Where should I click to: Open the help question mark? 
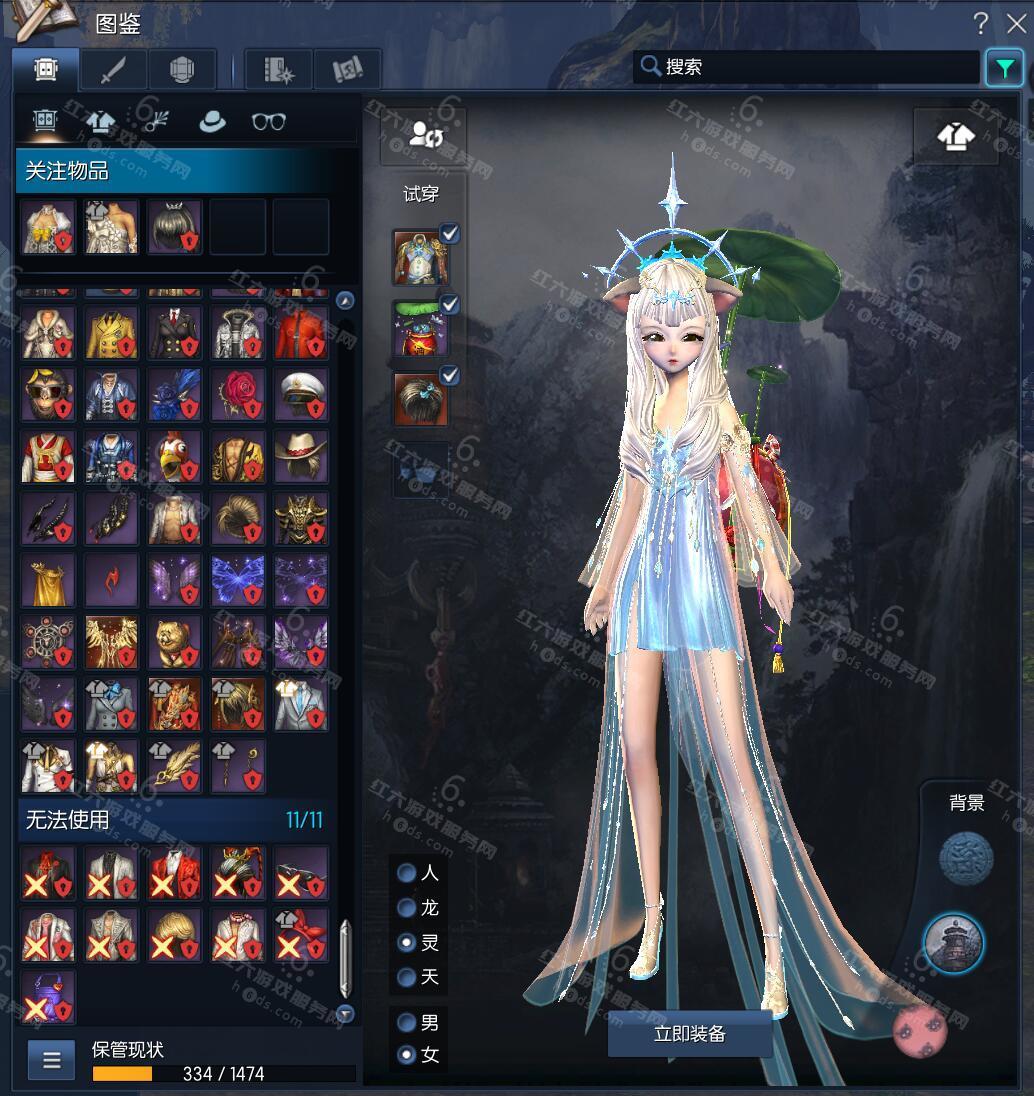point(981,24)
